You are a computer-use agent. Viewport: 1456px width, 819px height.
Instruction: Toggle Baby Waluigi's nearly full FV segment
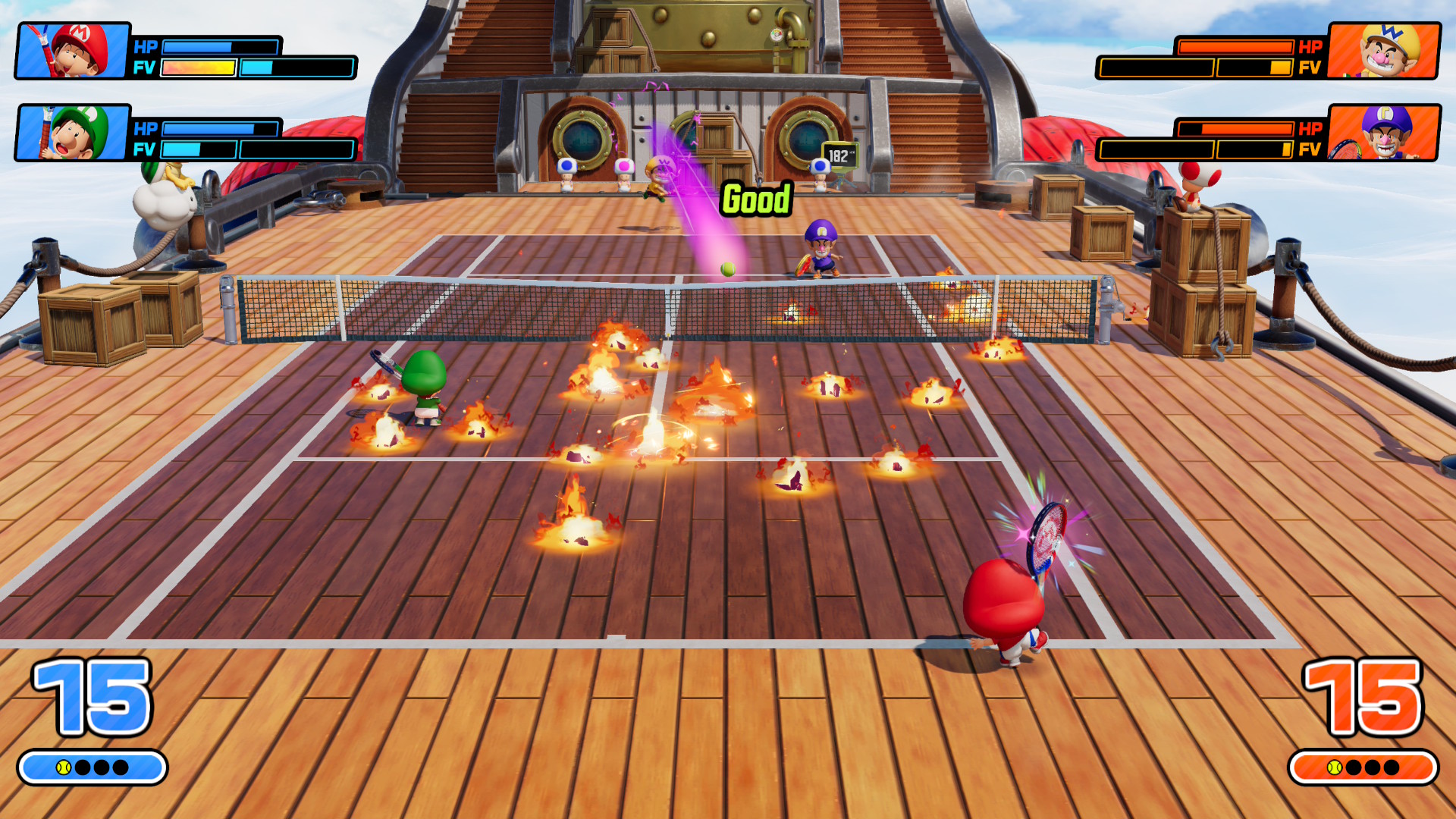1286,150
